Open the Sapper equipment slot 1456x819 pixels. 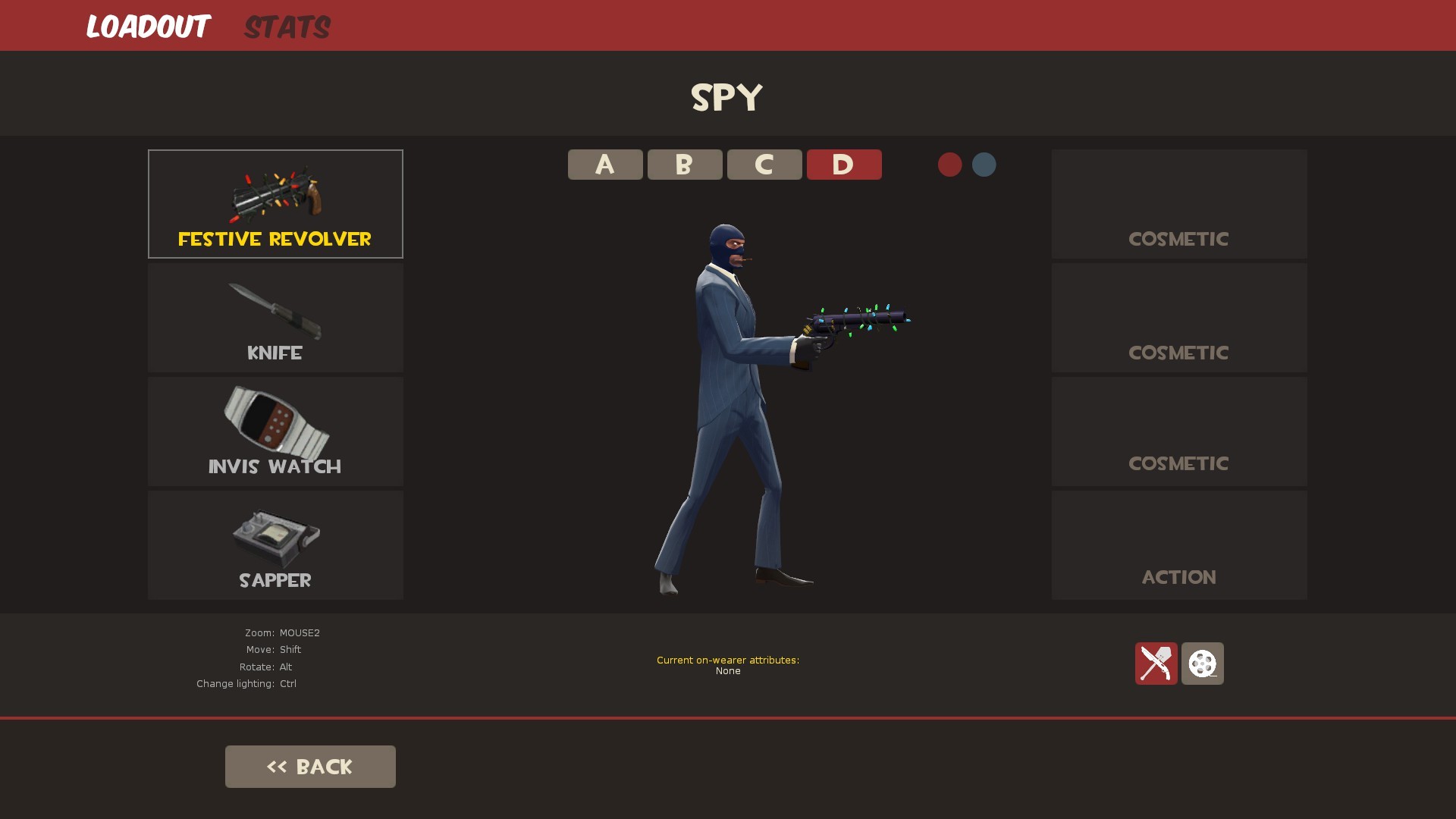(x=275, y=544)
